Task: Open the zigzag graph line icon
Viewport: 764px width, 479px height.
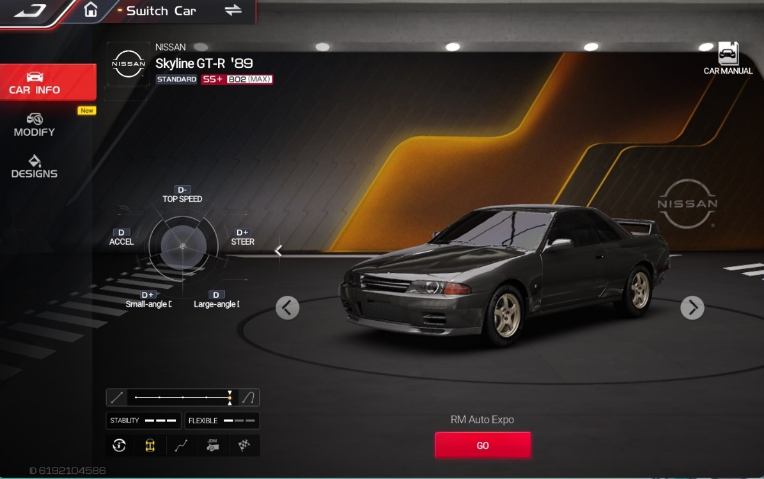Action: (x=181, y=446)
